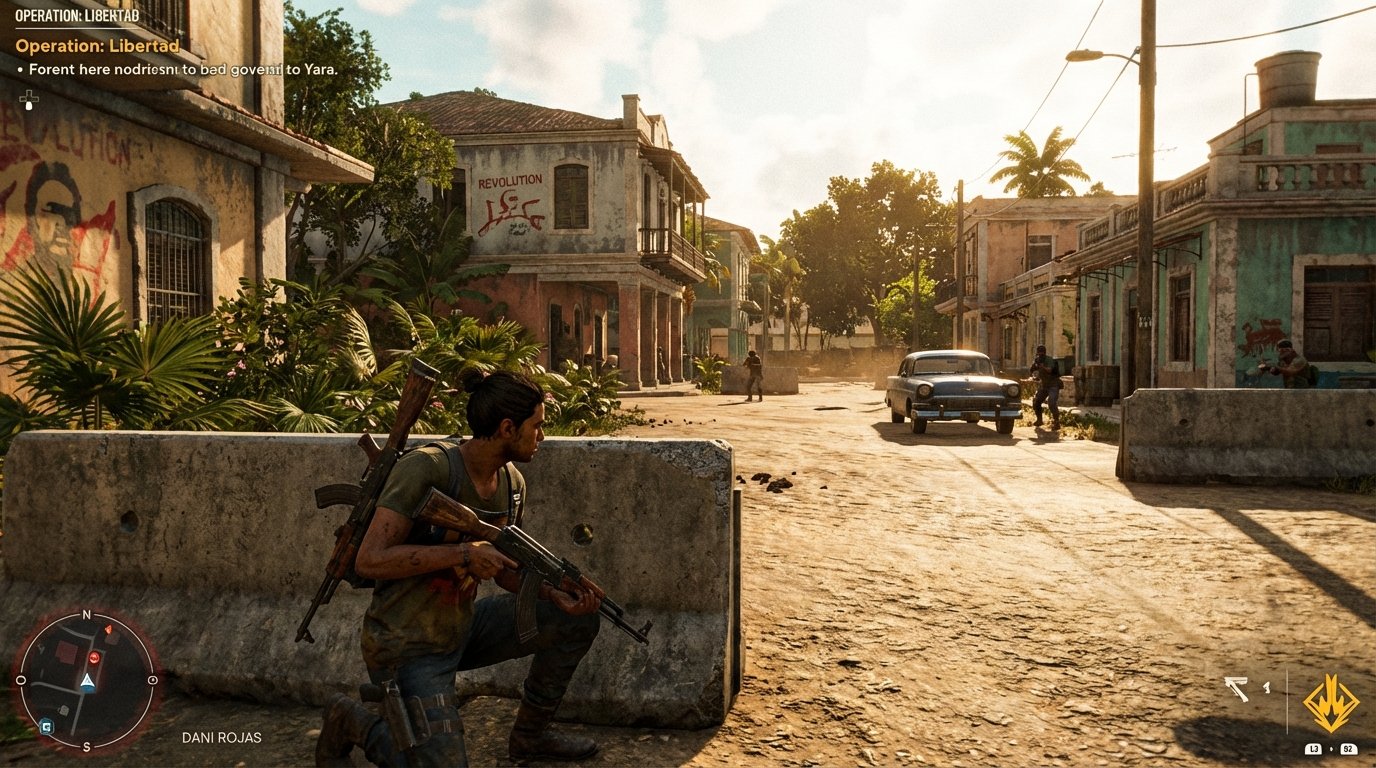This screenshot has width=1376, height=768.
Task: Click the small crosshair icon near the top-left
Action: pos(29,98)
